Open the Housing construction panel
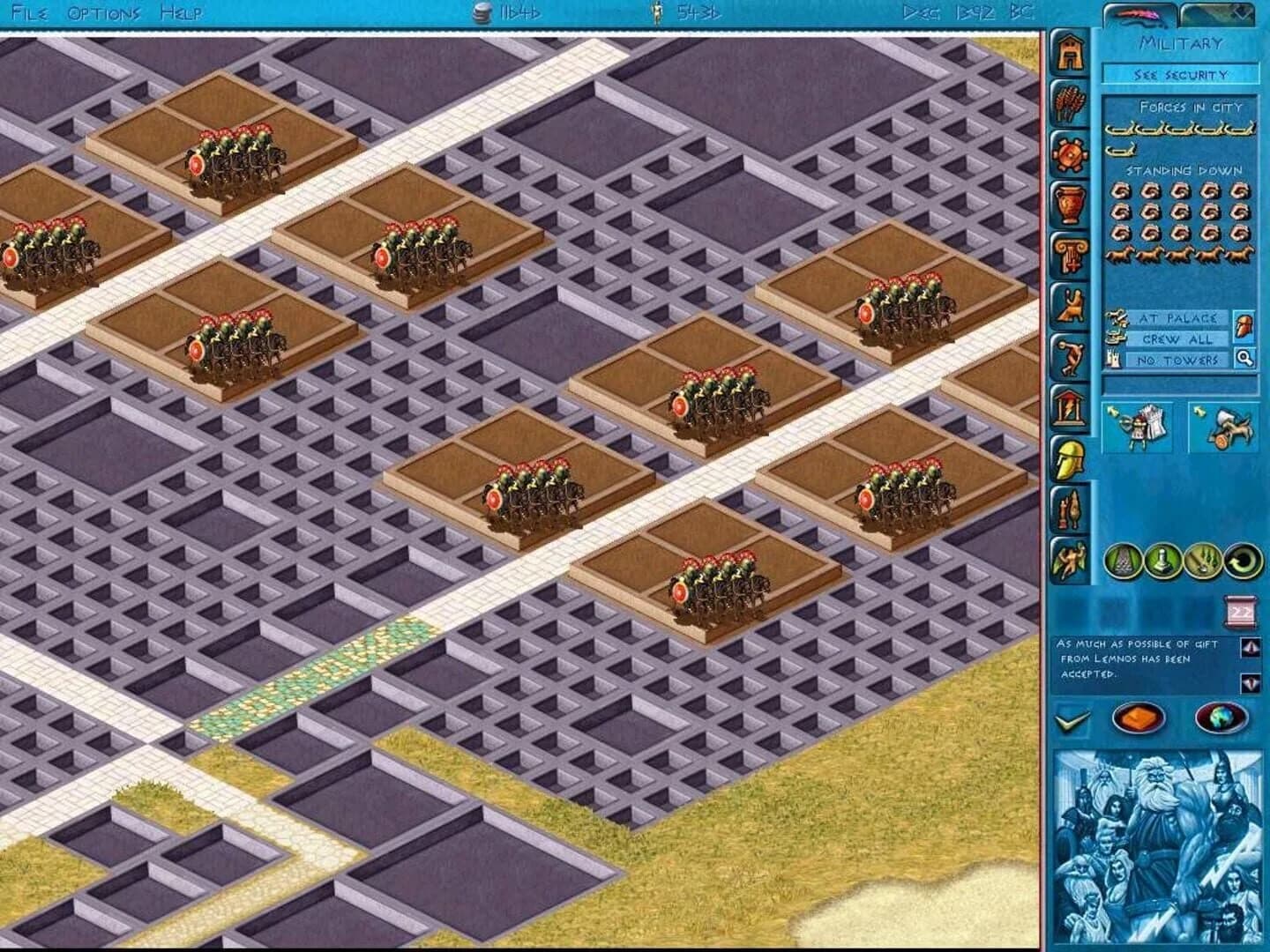This screenshot has height=952, width=1270. tap(1070, 53)
